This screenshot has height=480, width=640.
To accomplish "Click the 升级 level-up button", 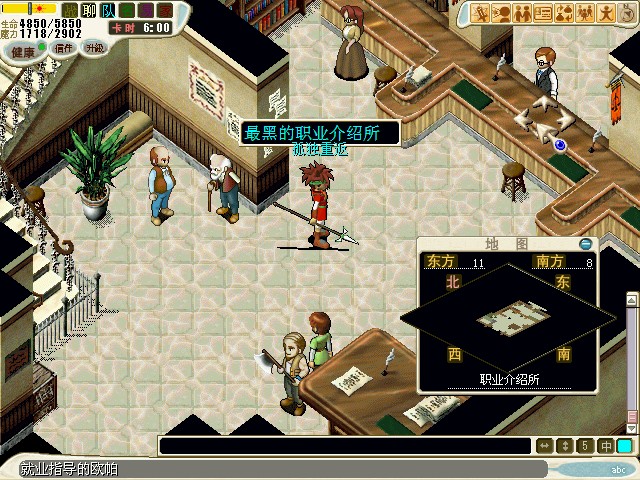I will point(93,47).
